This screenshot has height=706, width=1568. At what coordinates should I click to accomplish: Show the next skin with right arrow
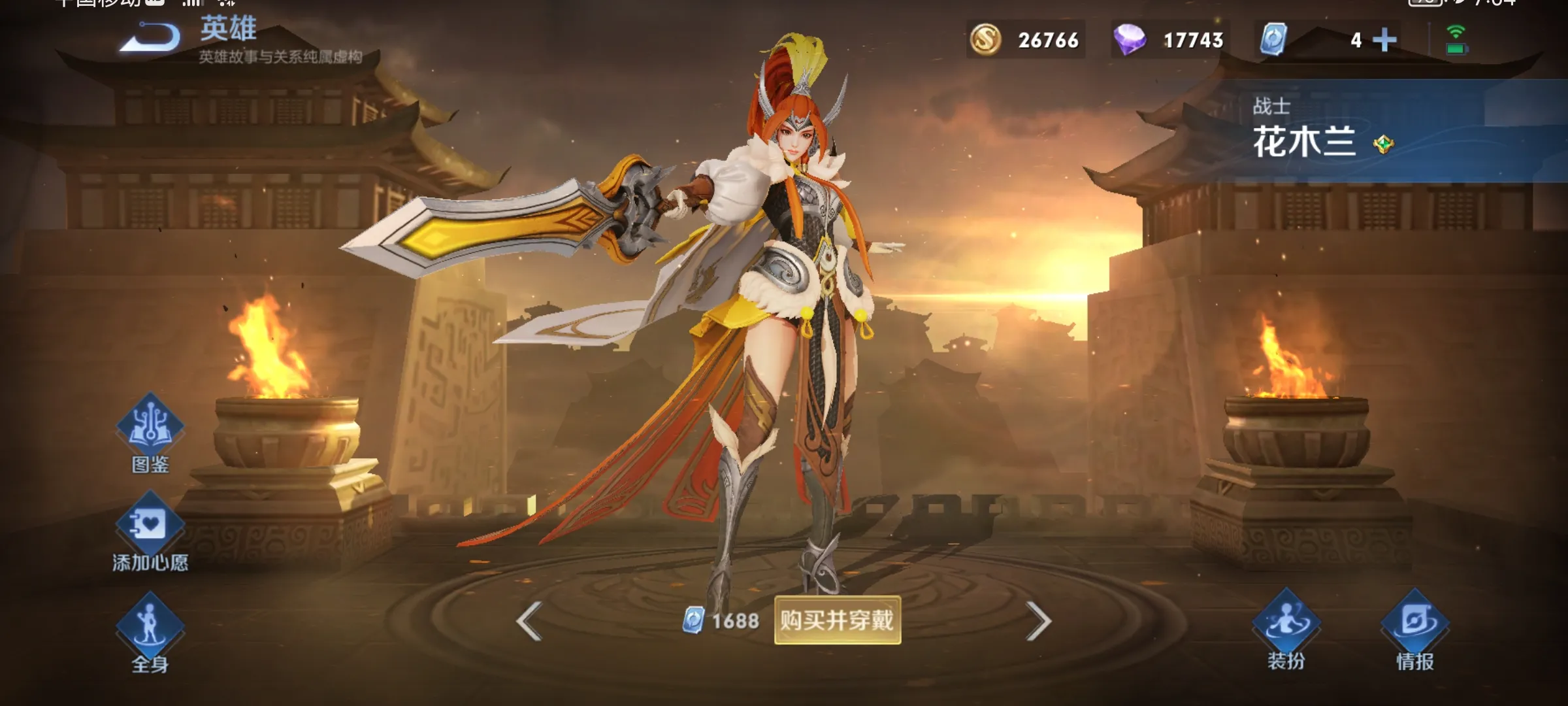coord(1038,620)
